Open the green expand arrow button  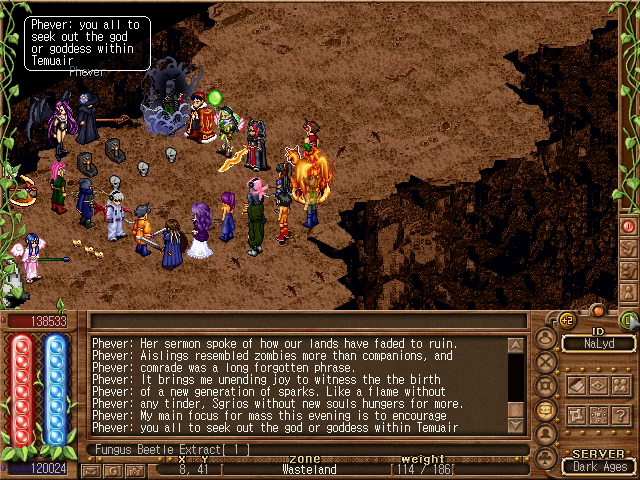click(630, 320)
